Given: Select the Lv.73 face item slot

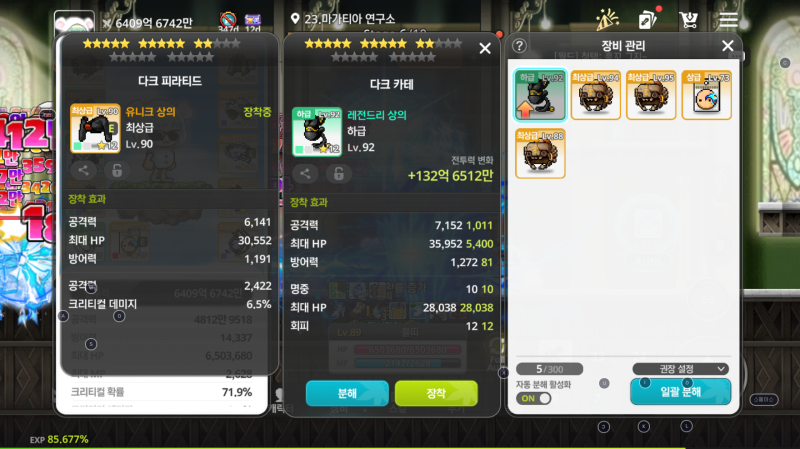Looking at the screenshot, I should pyautogui.click(x=706, y=95).
